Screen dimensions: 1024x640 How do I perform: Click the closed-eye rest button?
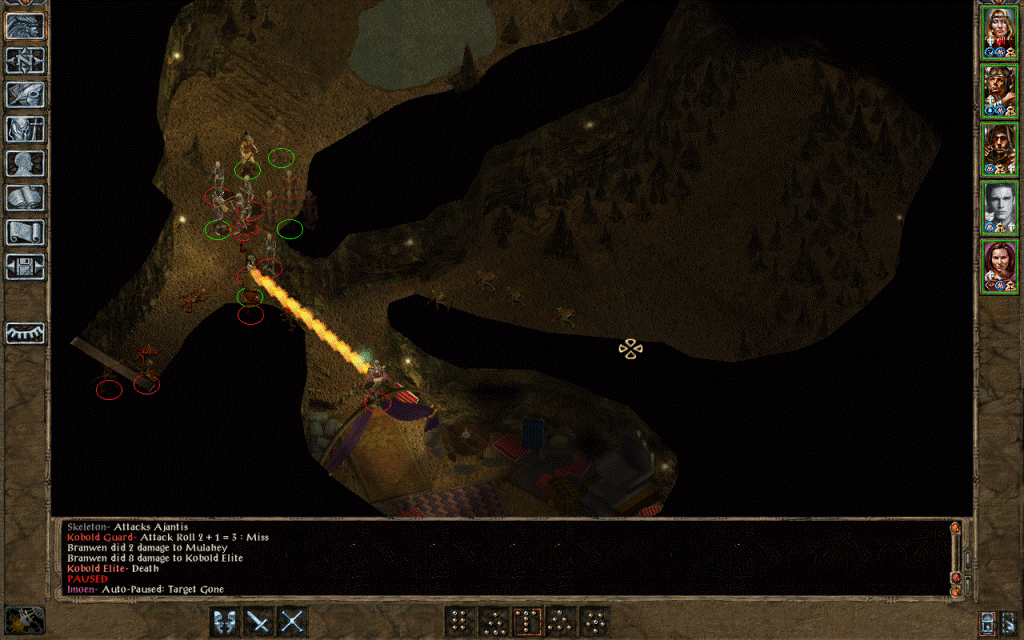24,333
